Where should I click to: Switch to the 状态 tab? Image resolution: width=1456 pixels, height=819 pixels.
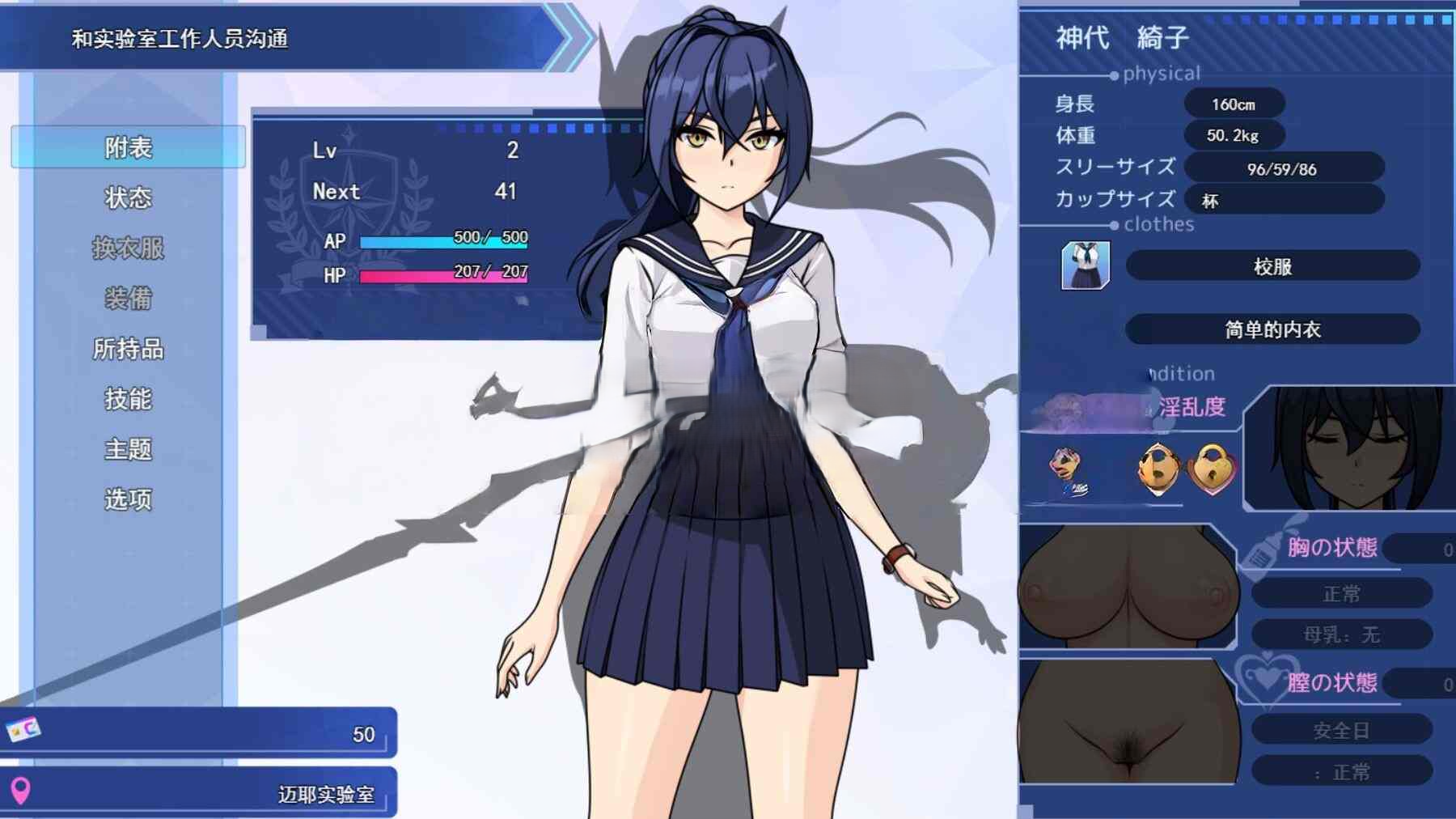126,197
